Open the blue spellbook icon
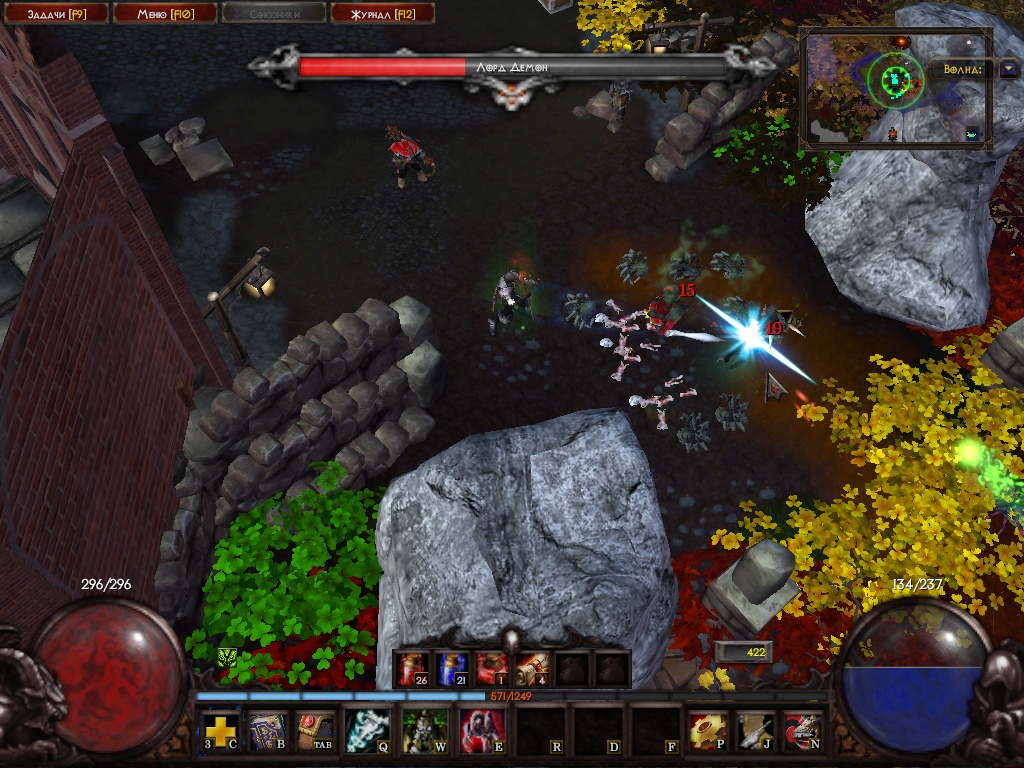1024x768 pixels. point(267,731)
